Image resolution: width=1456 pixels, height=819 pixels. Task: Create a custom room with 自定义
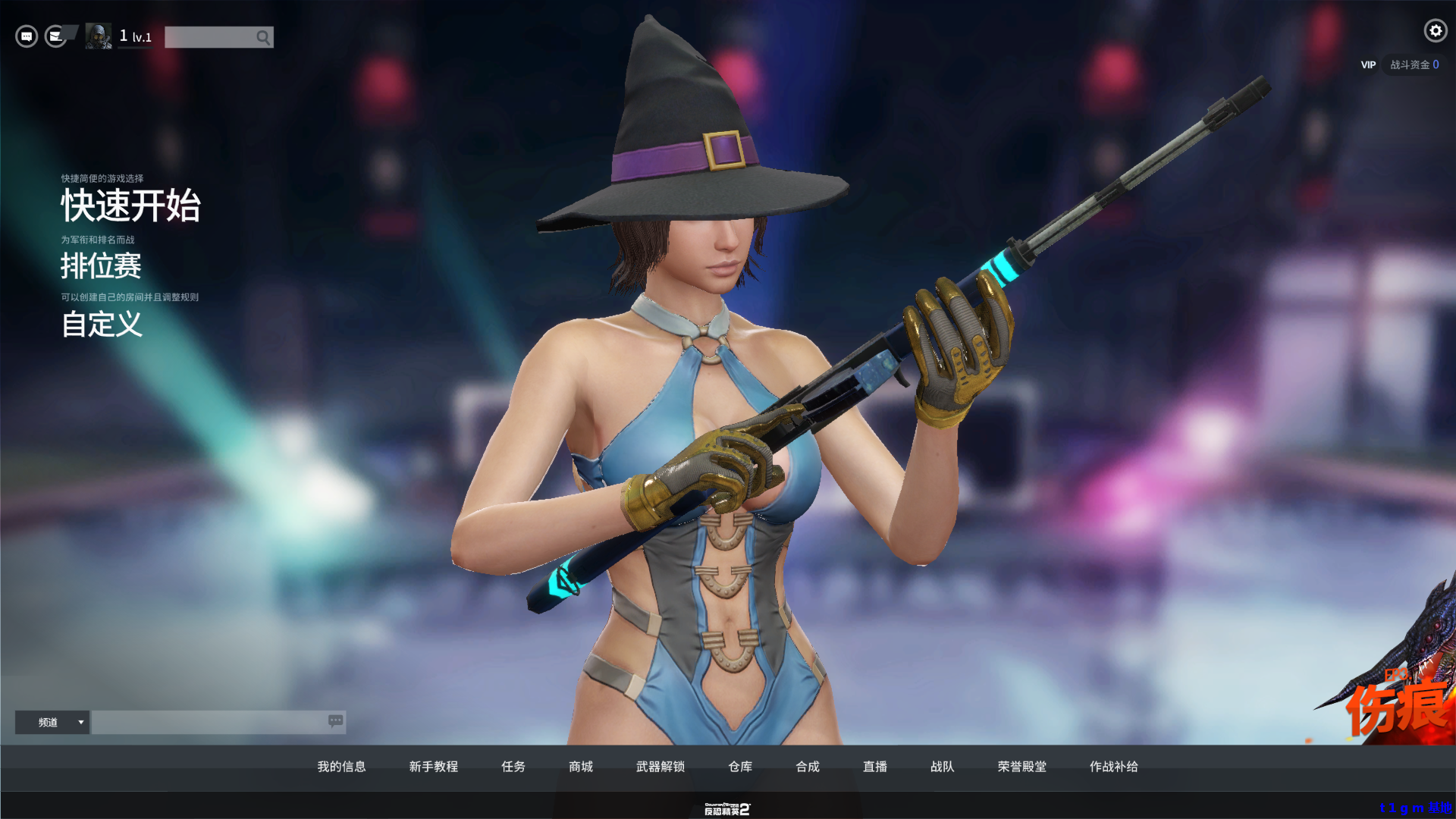click(x=102, y=325)
